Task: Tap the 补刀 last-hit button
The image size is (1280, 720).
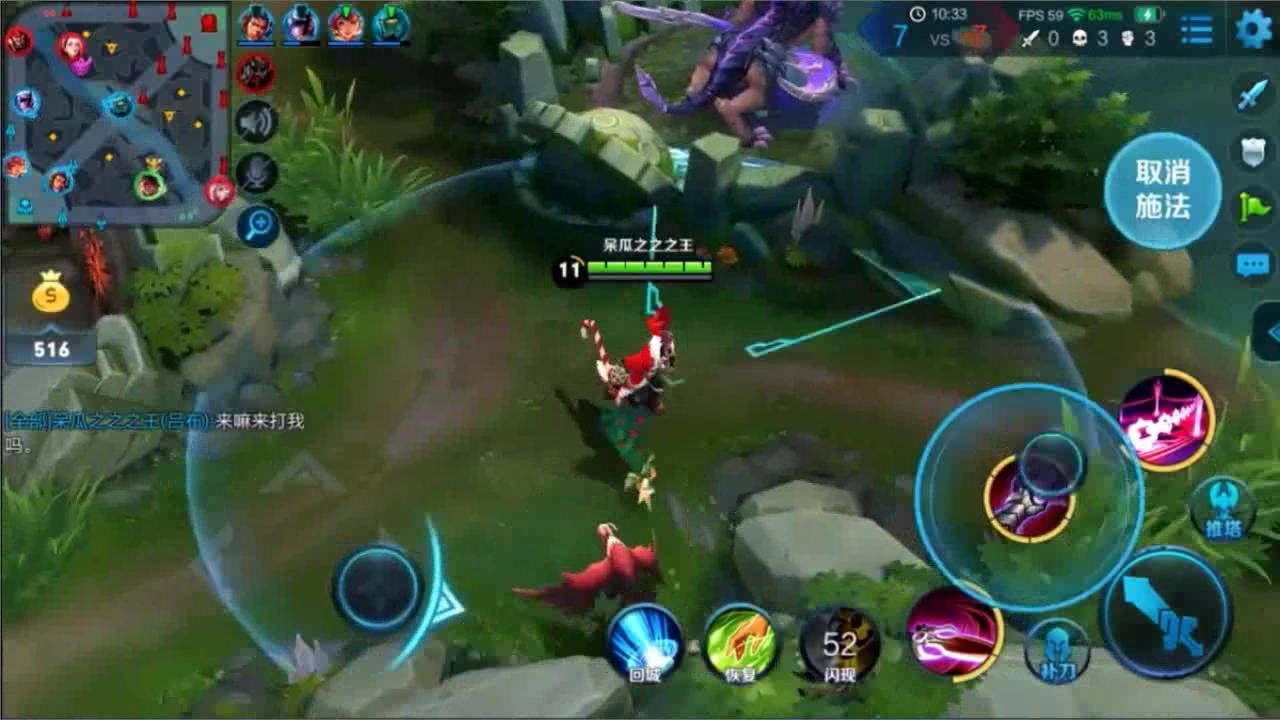Action: click(x=1057, y=650)
